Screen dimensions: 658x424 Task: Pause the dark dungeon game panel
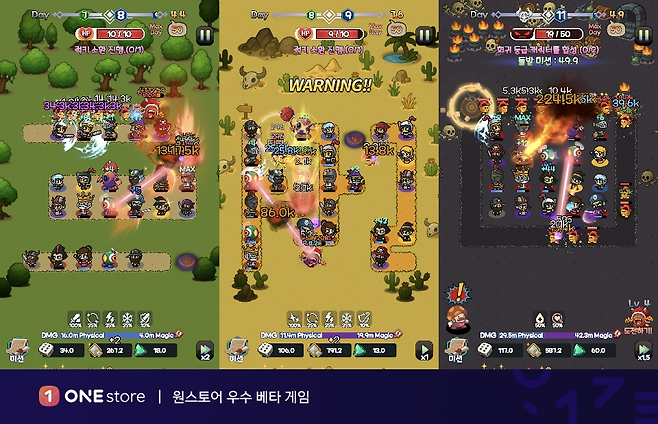pyautogui.click(x=643, y=35)
